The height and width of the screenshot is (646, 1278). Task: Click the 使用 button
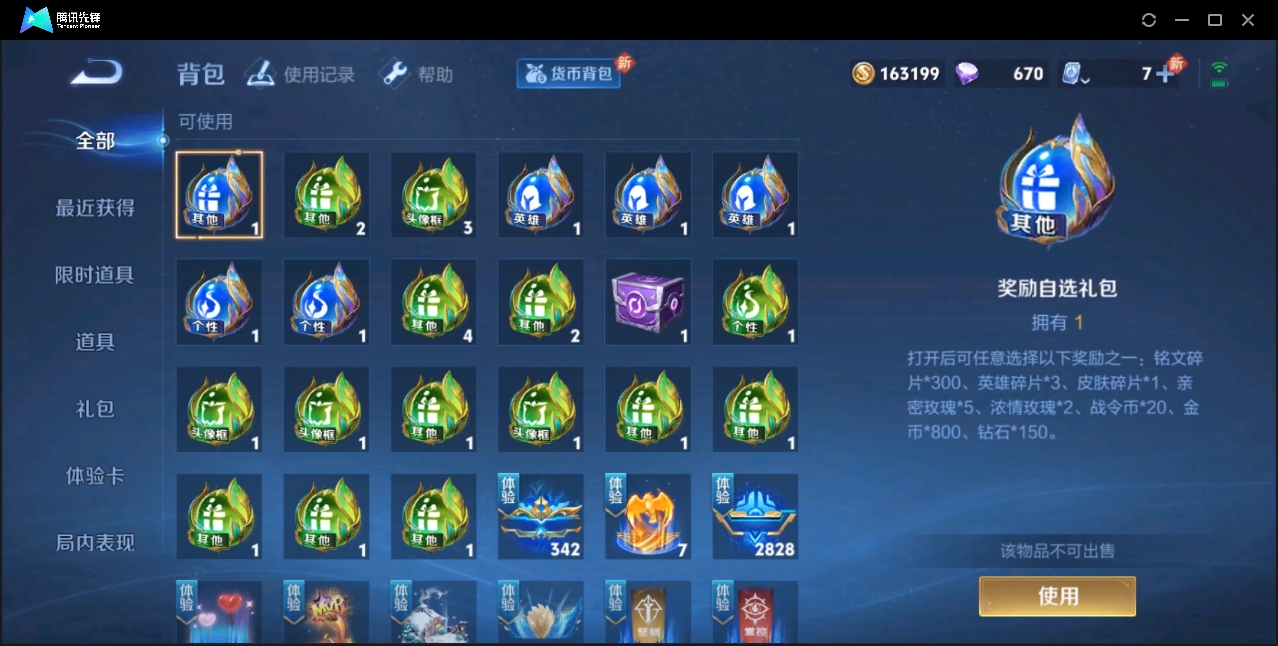1057,596
